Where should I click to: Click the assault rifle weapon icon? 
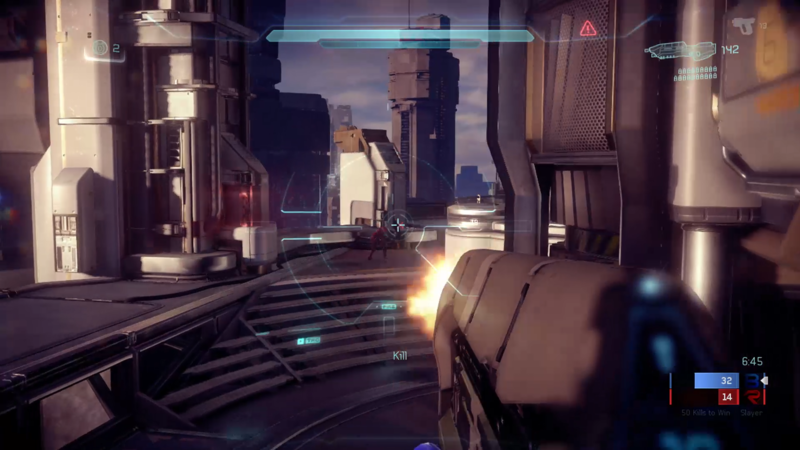click(680, 49)
